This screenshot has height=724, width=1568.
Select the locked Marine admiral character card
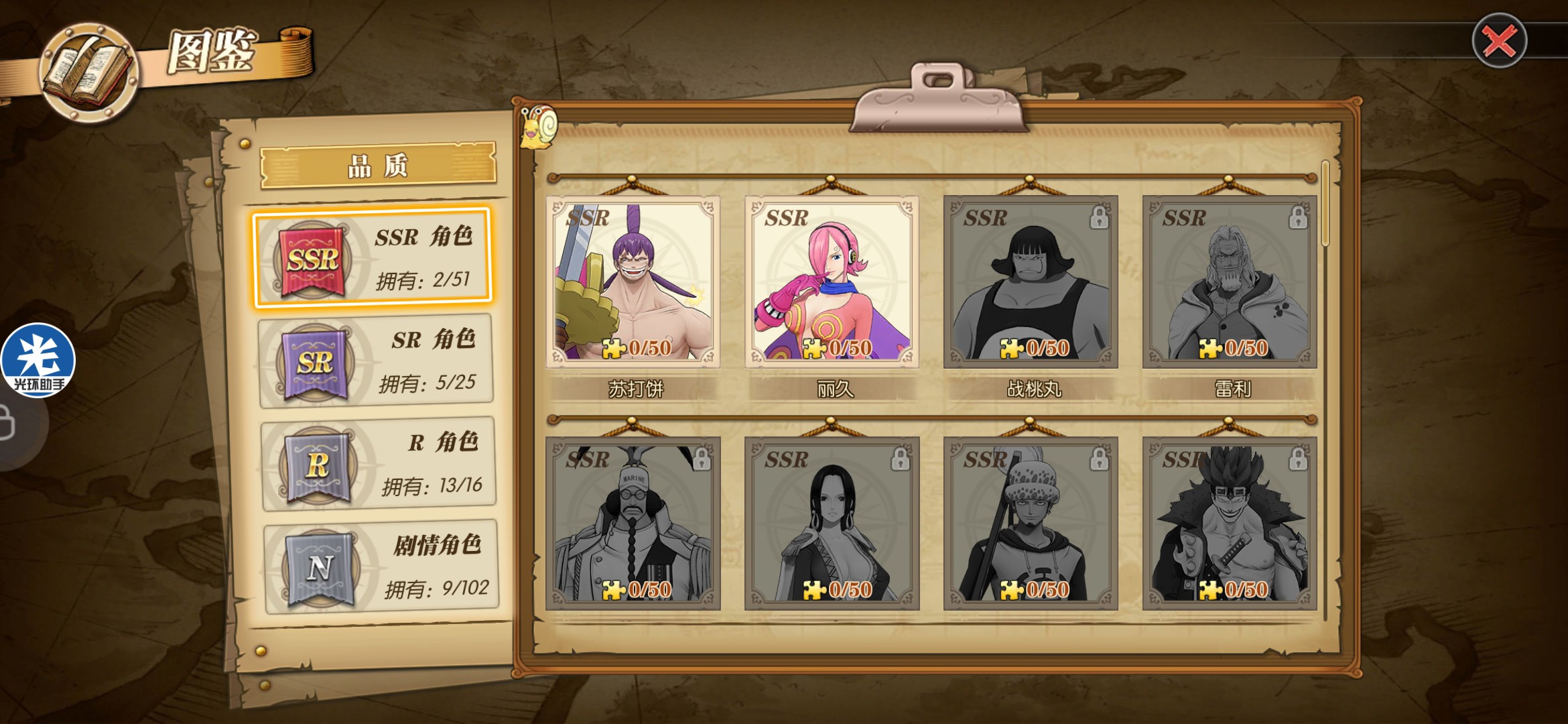pyautogui.click(x=633, y=524)
